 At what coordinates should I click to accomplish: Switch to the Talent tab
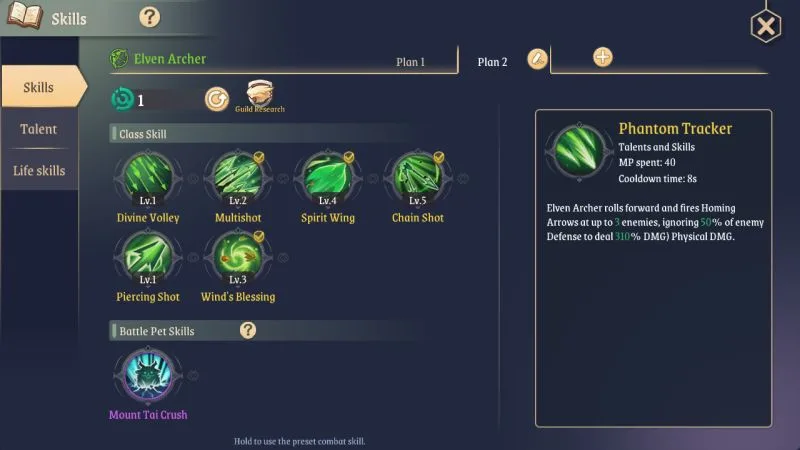point(39,129)
